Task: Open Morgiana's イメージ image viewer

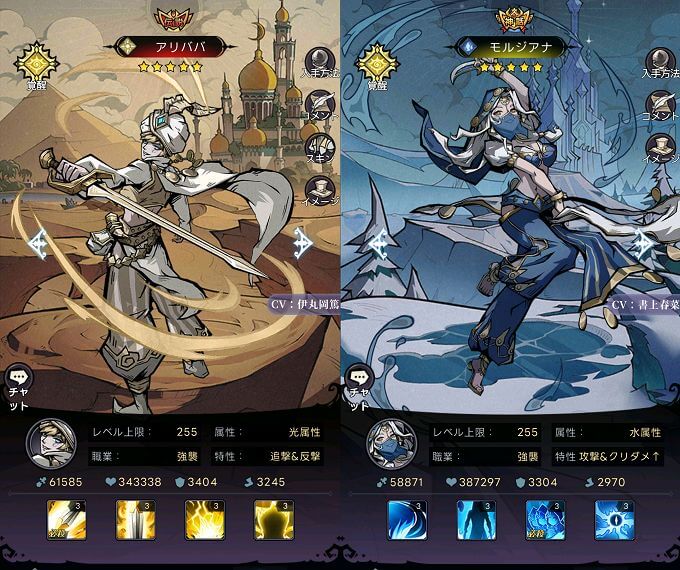Action: click(x=661, y=148)
